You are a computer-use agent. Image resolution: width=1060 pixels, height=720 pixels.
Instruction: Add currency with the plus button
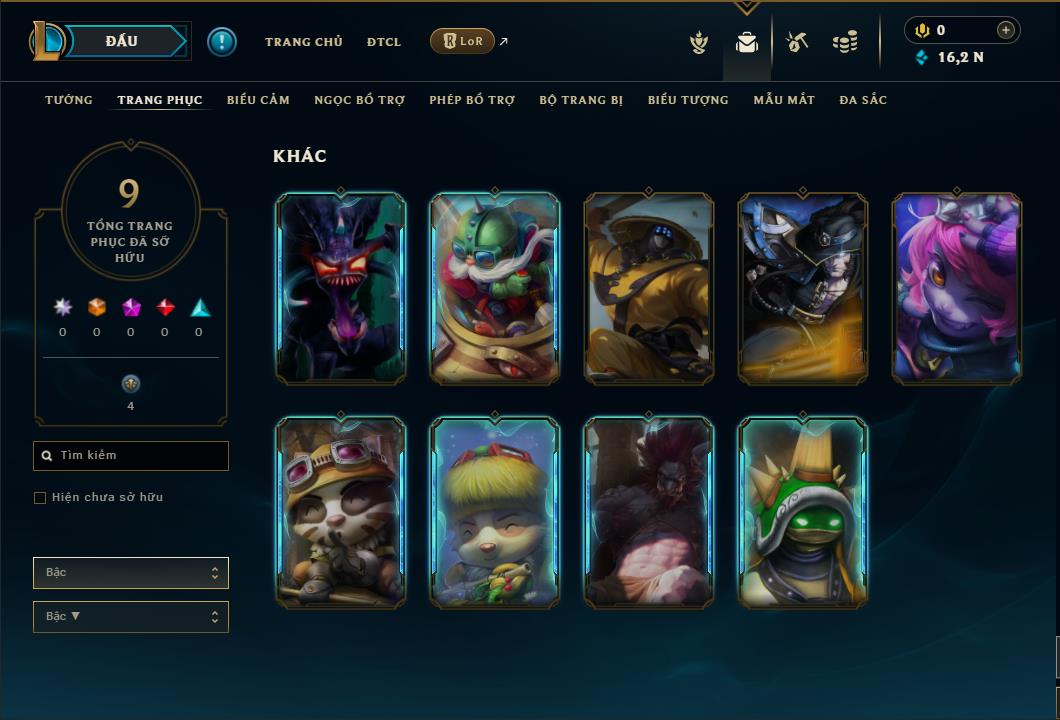pyautogui.click(x=1006, y=30)
